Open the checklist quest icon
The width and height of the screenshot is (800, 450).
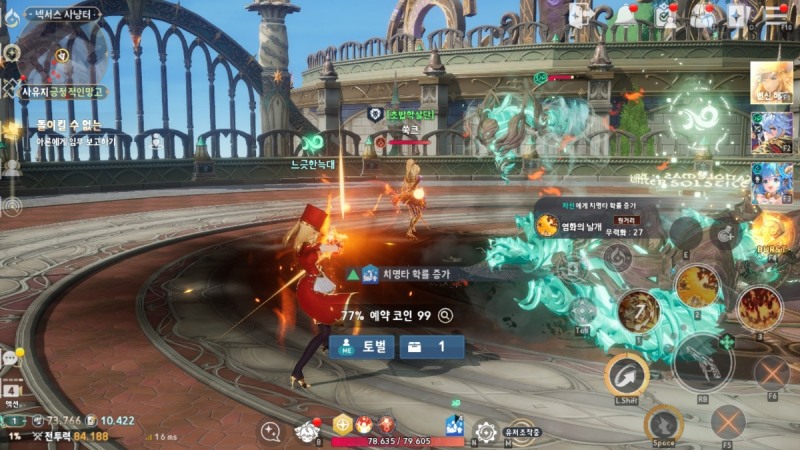pos(663,15)
